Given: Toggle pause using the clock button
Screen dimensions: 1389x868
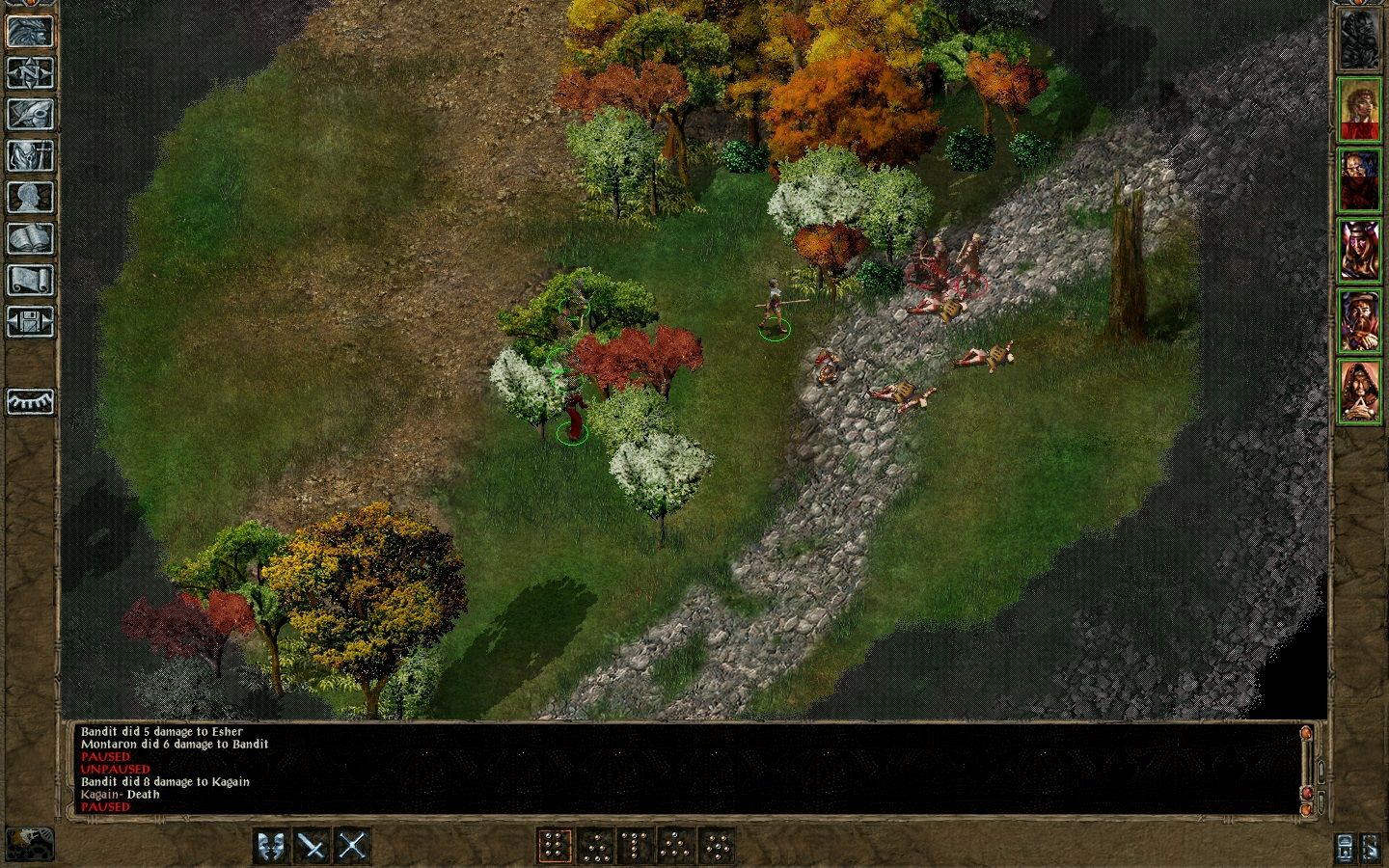Looking at the screenshot, I should coord(30,842).
